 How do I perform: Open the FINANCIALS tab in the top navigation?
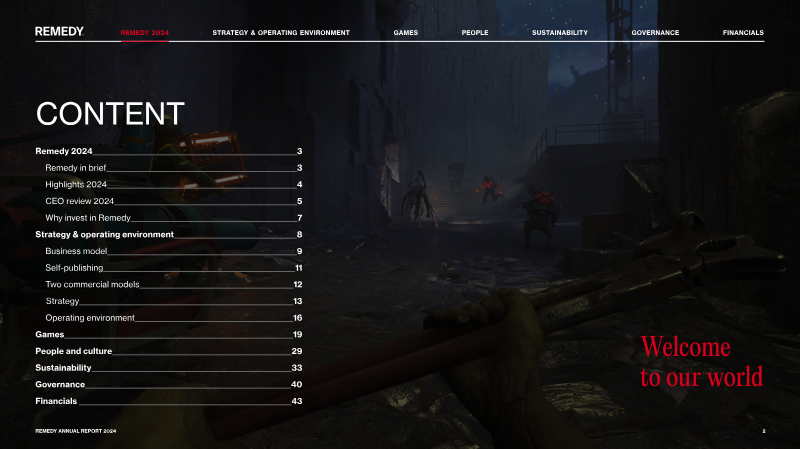click(x=743, y=33)
